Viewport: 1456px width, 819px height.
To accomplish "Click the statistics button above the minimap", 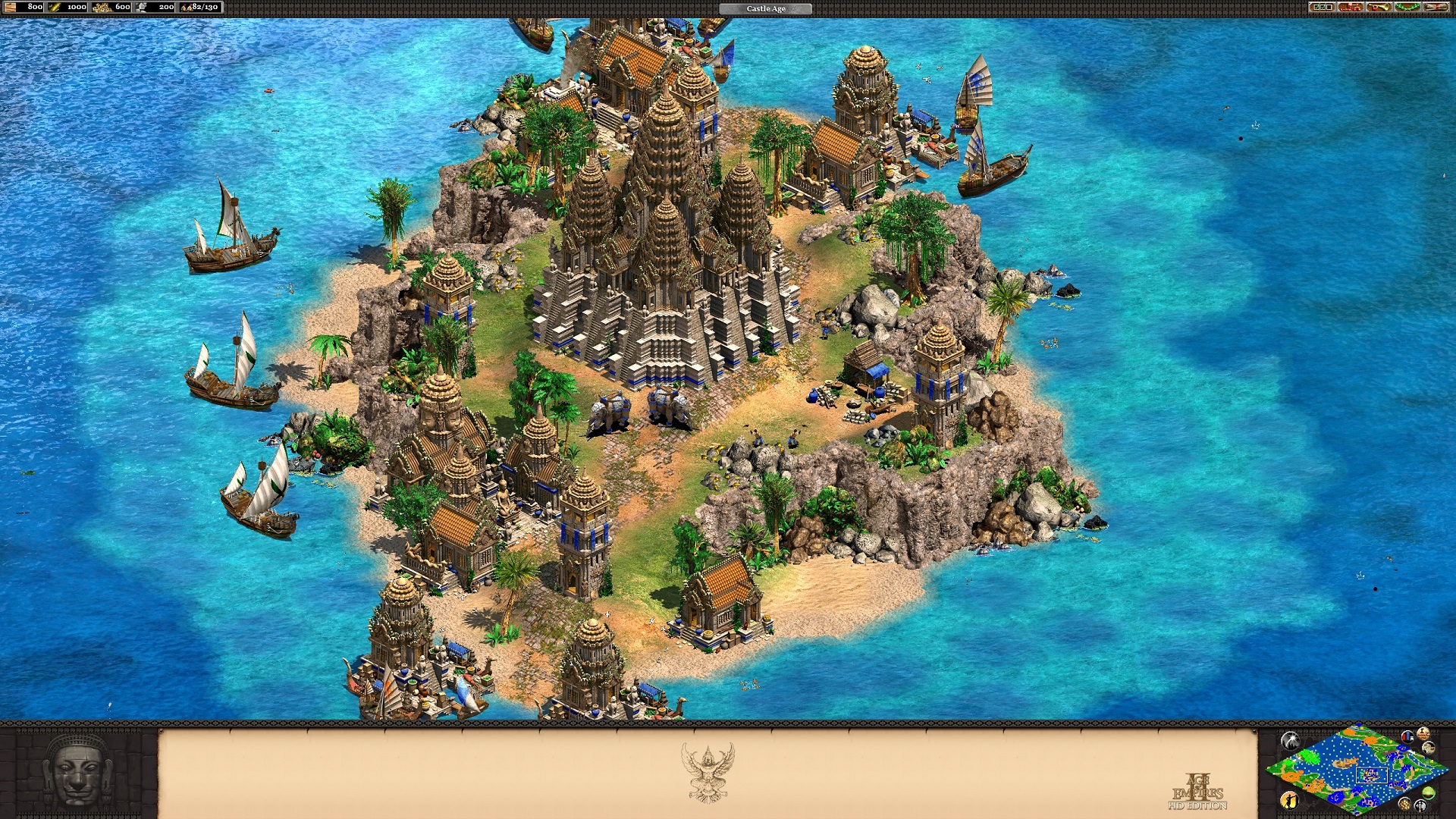I will [x=1423, y=734].
